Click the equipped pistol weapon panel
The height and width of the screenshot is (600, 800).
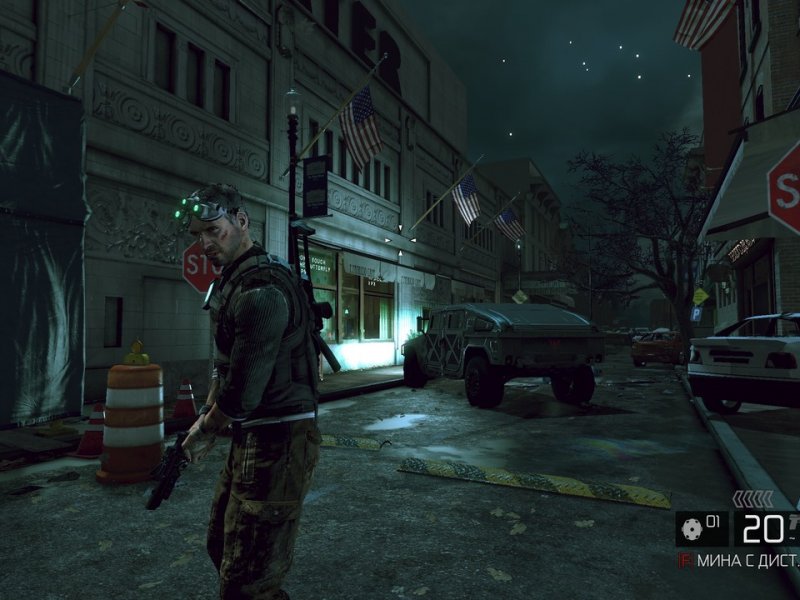(768, 528)
